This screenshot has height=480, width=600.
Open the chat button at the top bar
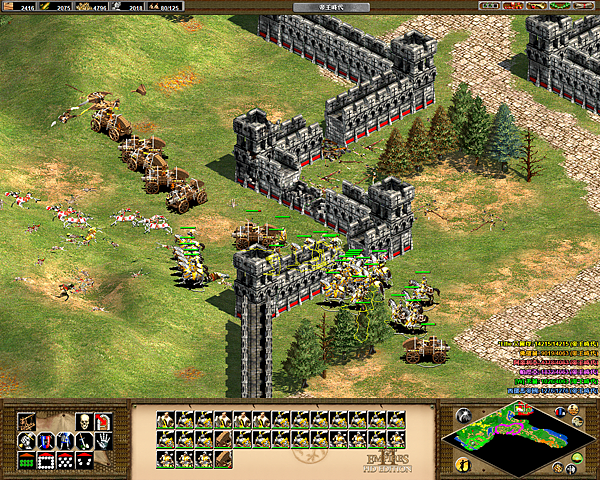(x=513, y=7)
